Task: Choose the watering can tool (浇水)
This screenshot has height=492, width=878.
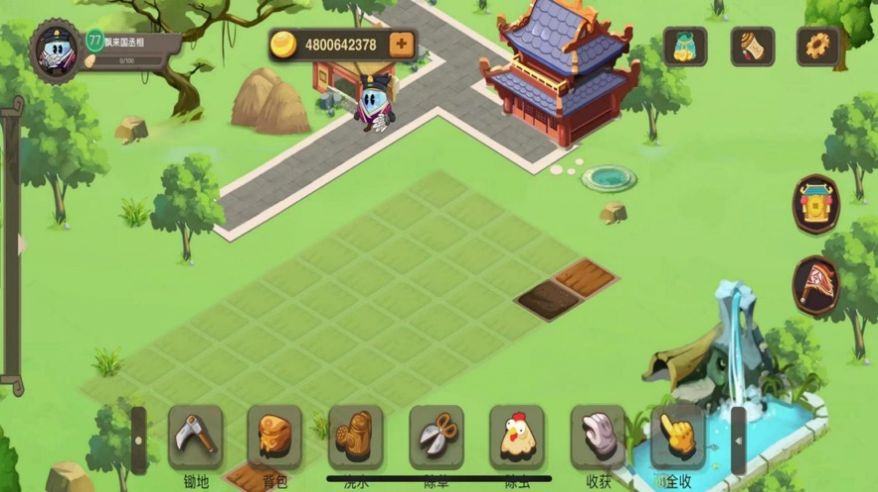Action: [x=355, y=437]
